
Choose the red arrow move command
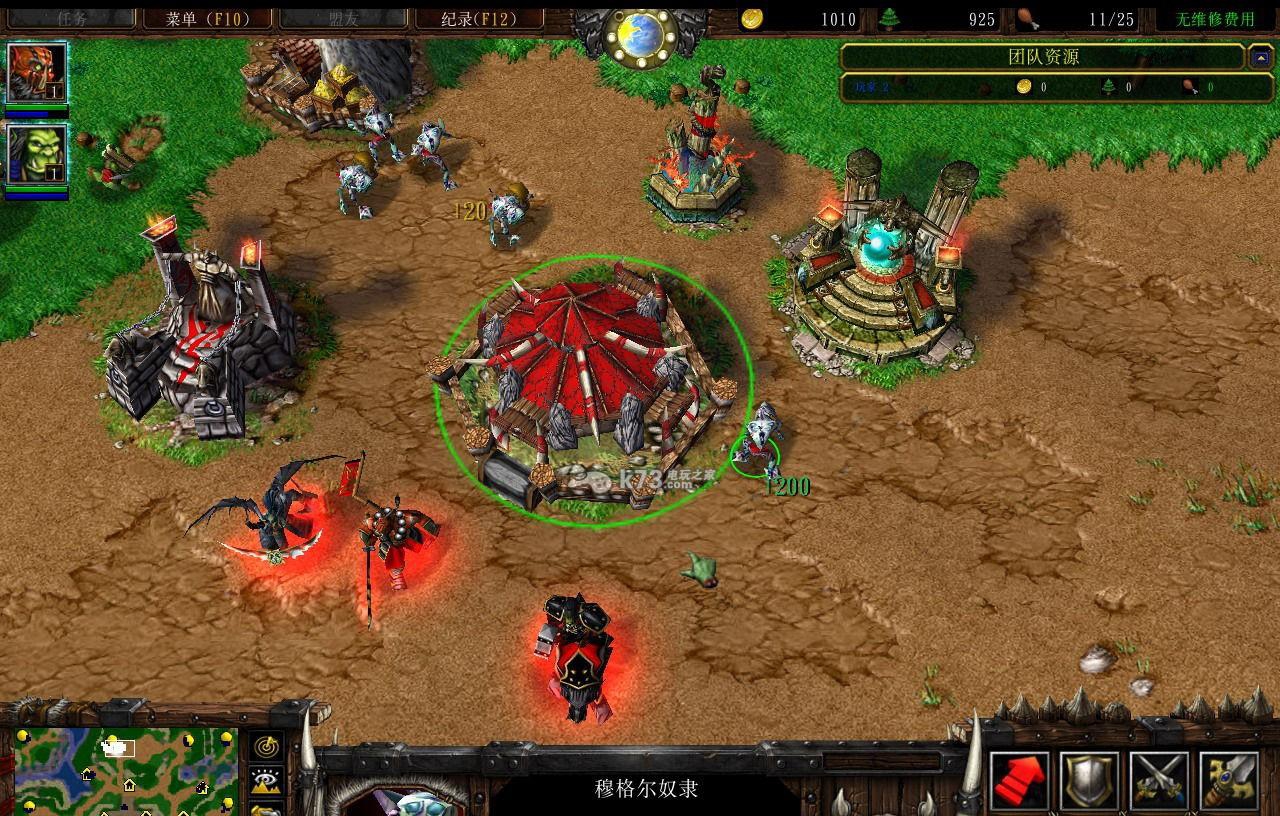point(1019,781)
